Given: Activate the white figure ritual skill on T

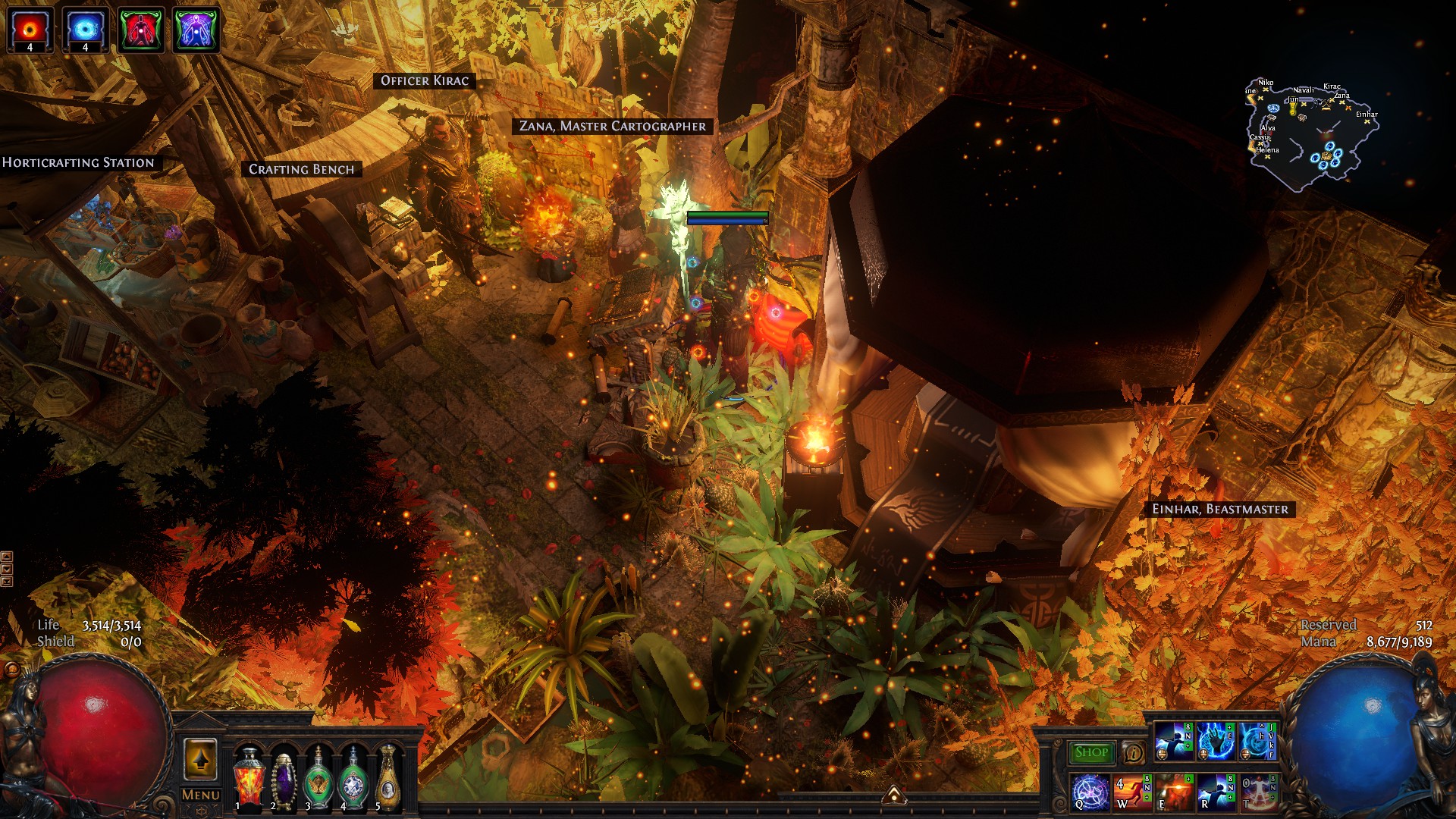Looking at the screenshot, I should click(x=1259, y=792).
